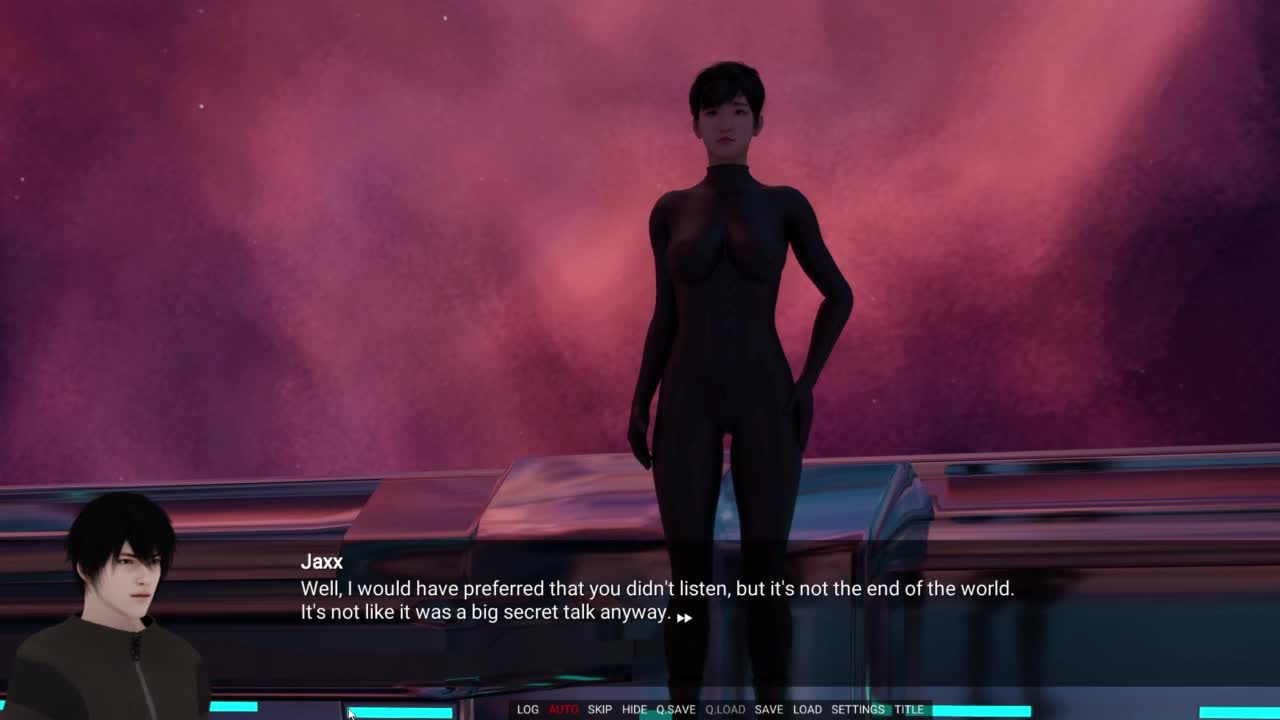Return to the TITLE screen
This screenshot has height=720, width=1280.
909,710
